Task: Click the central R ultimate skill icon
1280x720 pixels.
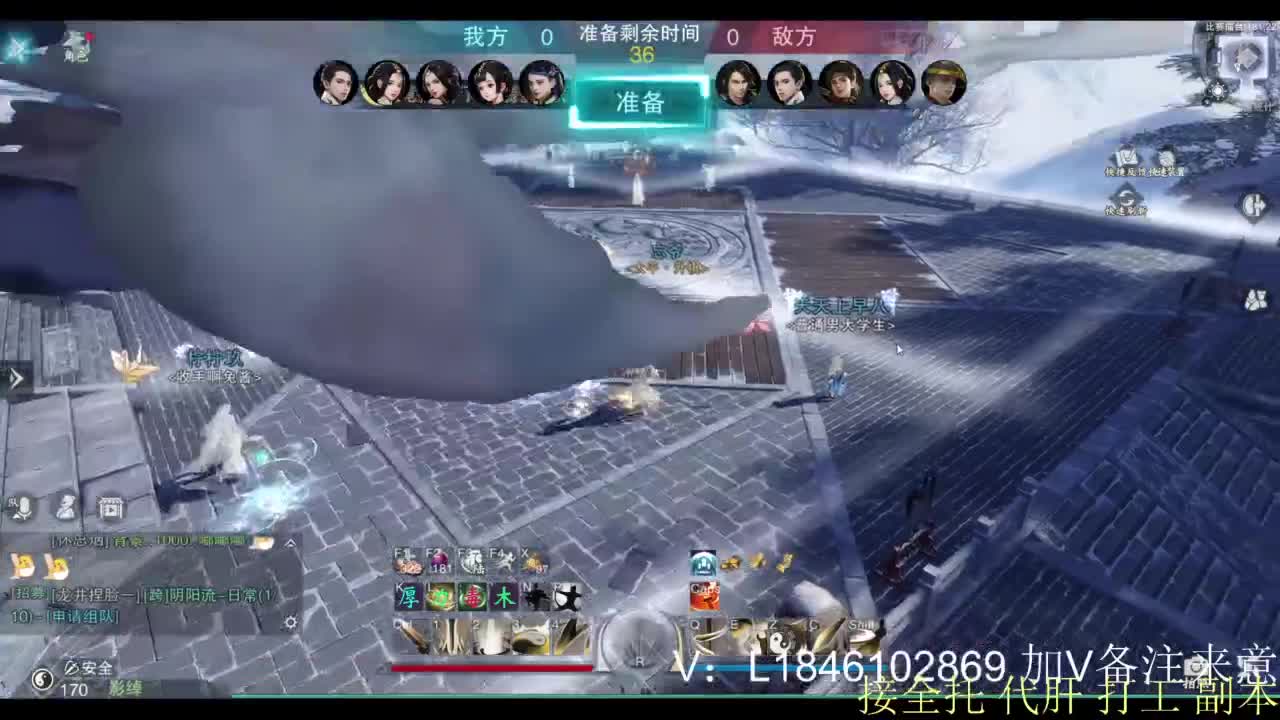Action: click(633, 642)
